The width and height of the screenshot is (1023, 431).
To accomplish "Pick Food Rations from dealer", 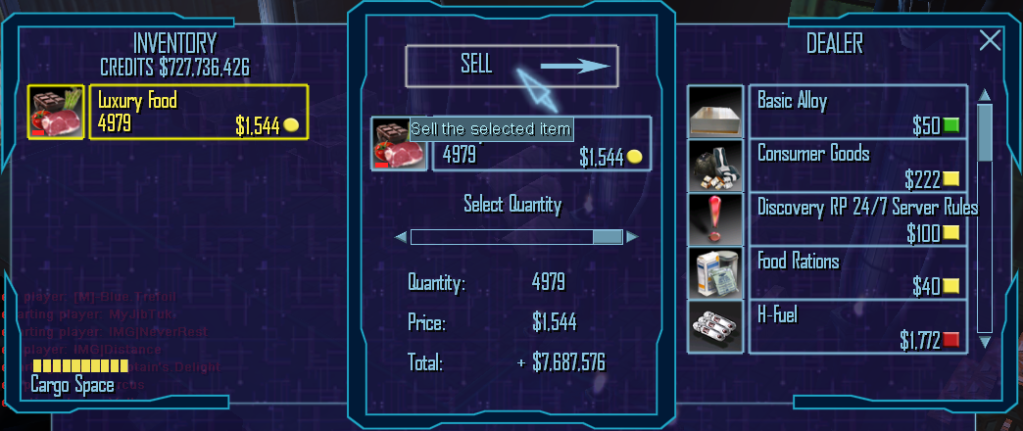I will click(x=857, y=273).
